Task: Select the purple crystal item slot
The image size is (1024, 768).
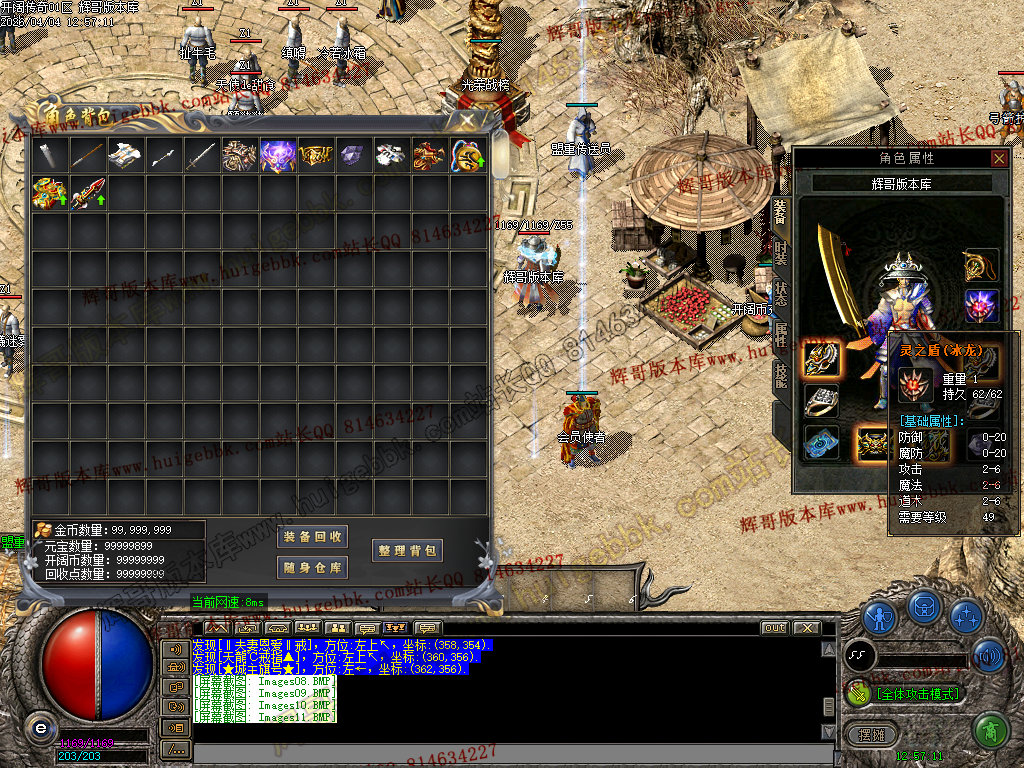Action: (x=353, y=155)
